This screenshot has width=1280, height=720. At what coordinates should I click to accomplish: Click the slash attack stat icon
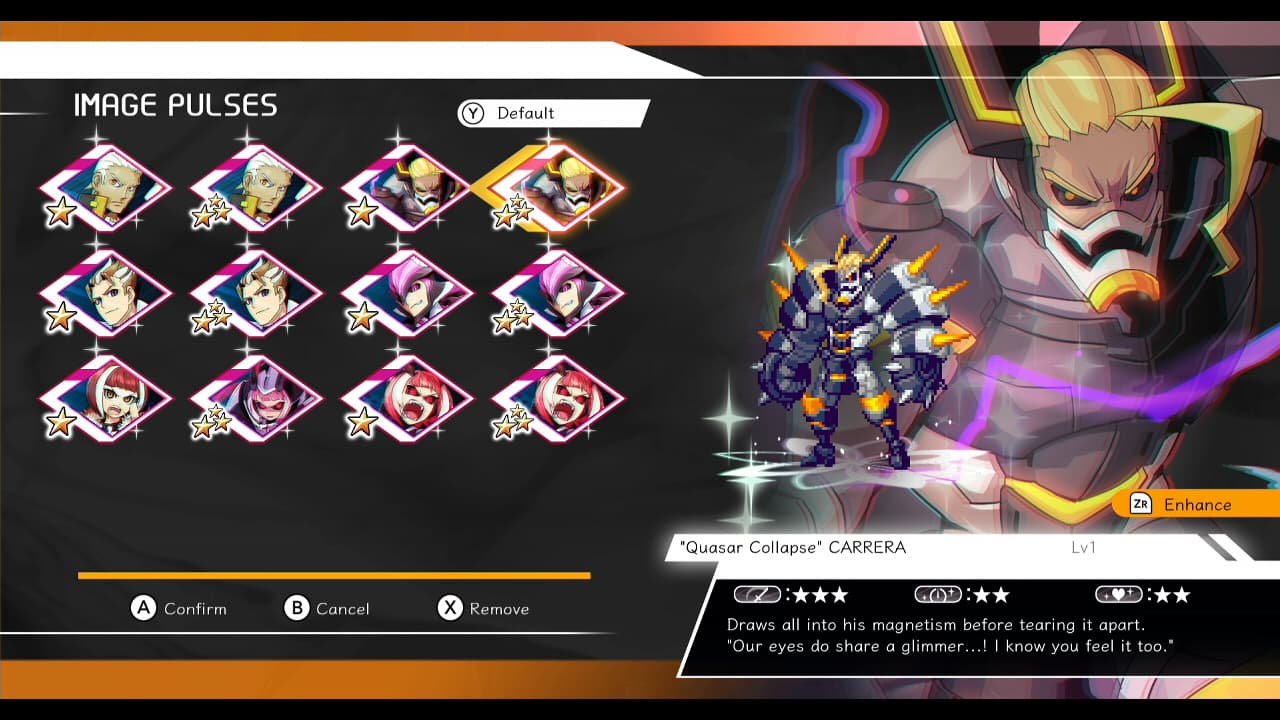click(756, 594)
